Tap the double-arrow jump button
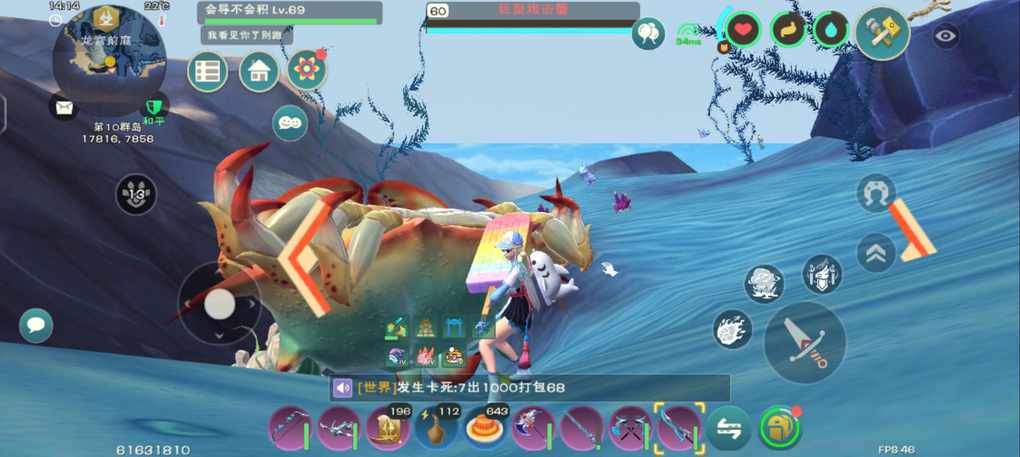Viewport: 1020px width, 457px height. coord(876,252)
